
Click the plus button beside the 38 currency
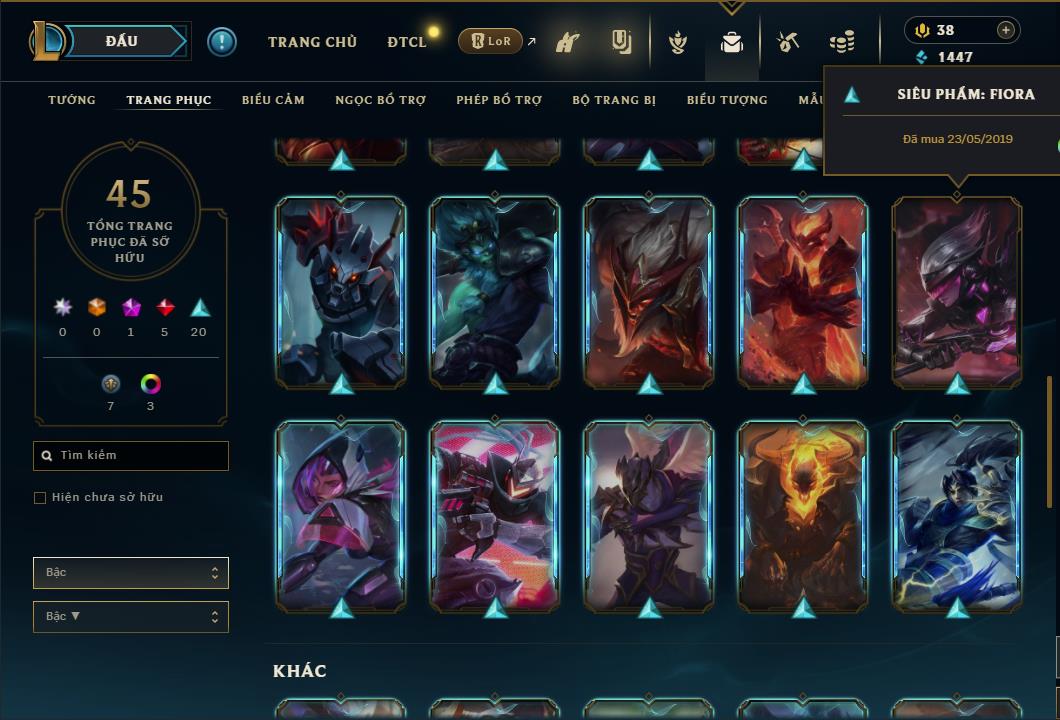tap(1006, 30)
